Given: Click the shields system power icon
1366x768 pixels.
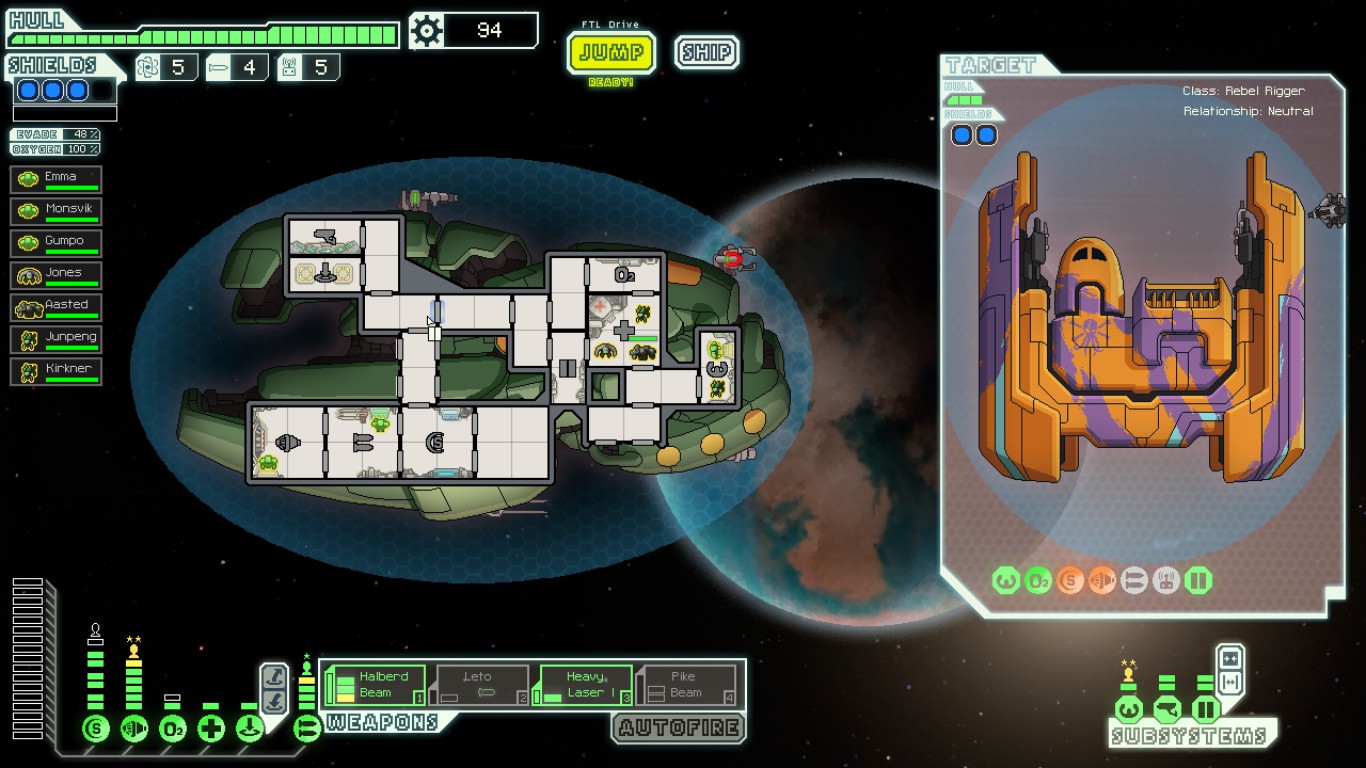Looking at the screenshot, I should tap(96, 729).
